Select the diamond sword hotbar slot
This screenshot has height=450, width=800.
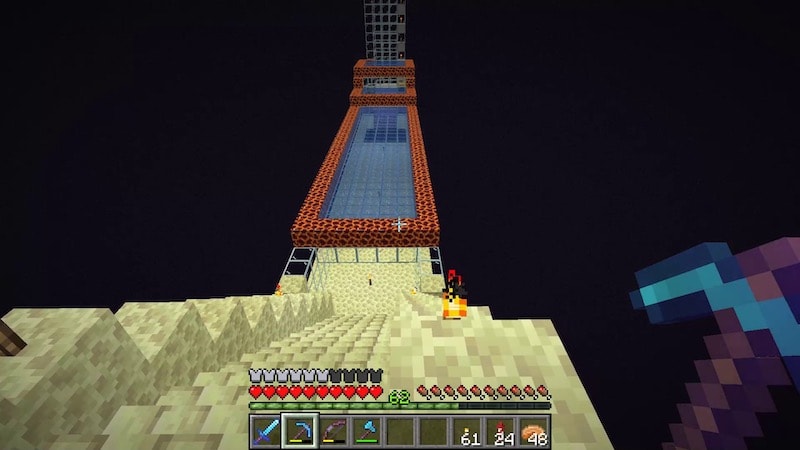[265, 431]
